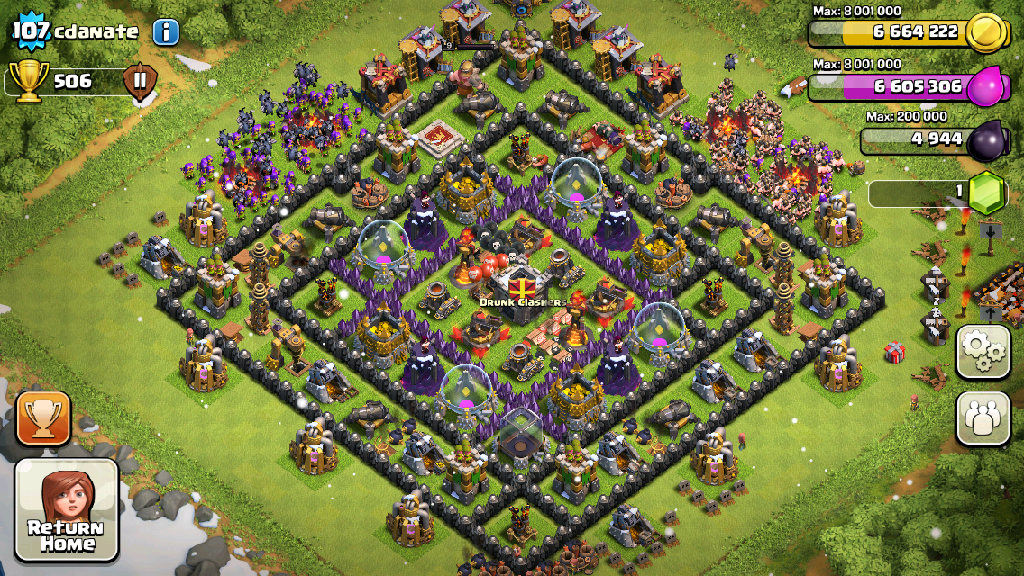This screenshot has width=1024, height=576.
Task: Open the info icon beside cdanate
Action: pyautogui.click(x=166, y=31)
